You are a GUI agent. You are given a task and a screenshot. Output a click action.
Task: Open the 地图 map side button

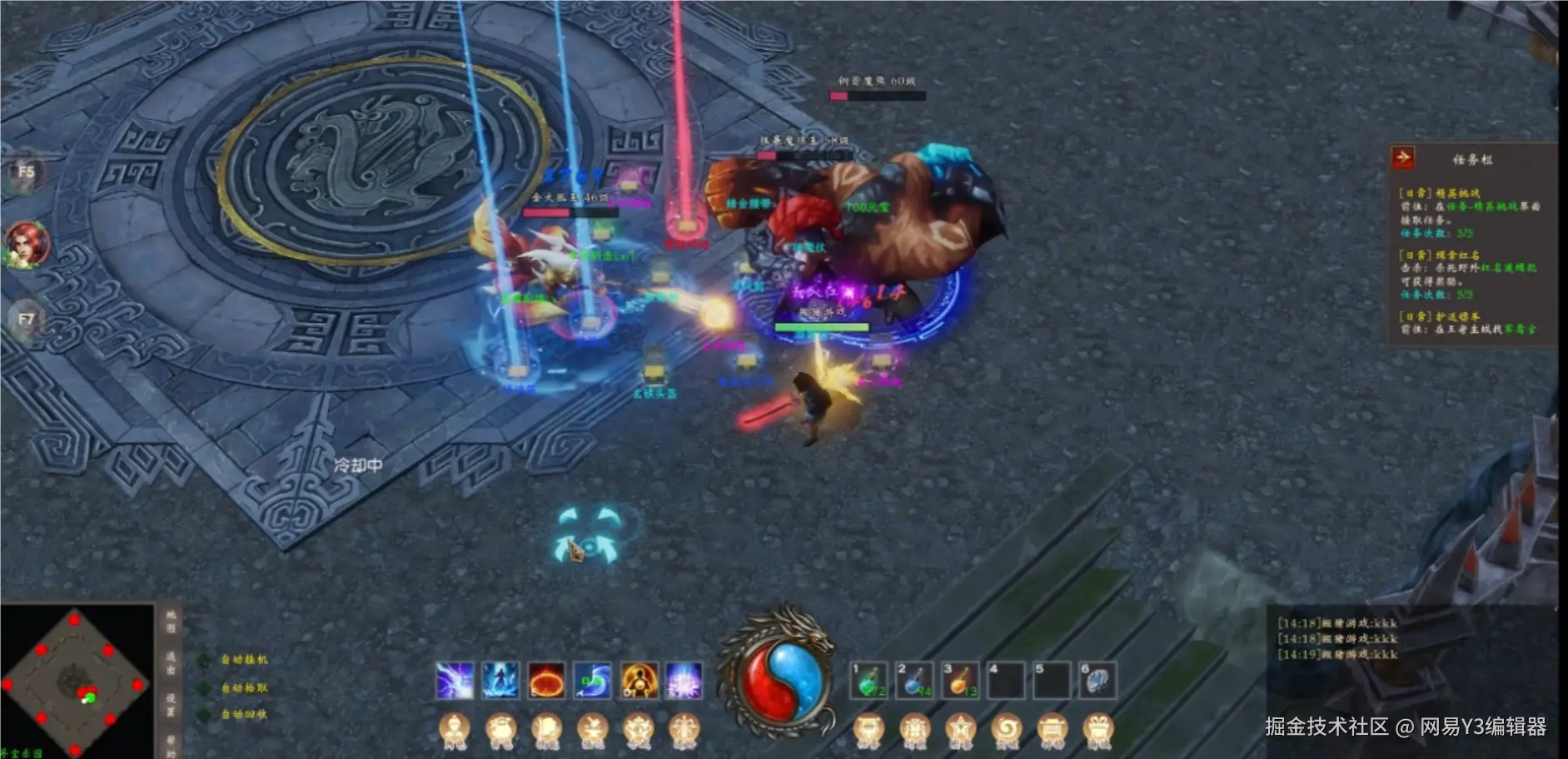pos(171,621)
